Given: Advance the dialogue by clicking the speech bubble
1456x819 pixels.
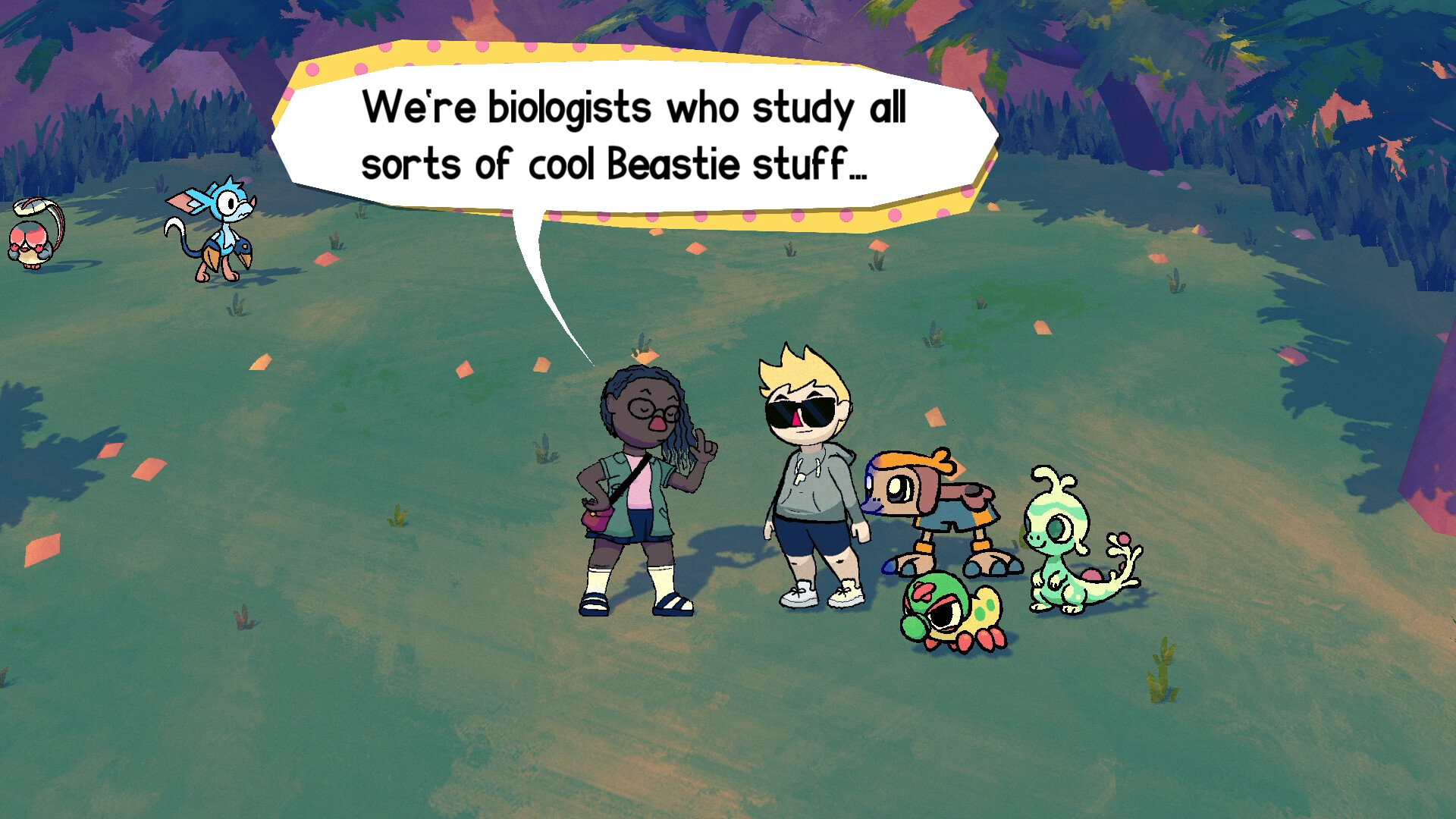Looking at the screenshot, I should coord(645,136).
